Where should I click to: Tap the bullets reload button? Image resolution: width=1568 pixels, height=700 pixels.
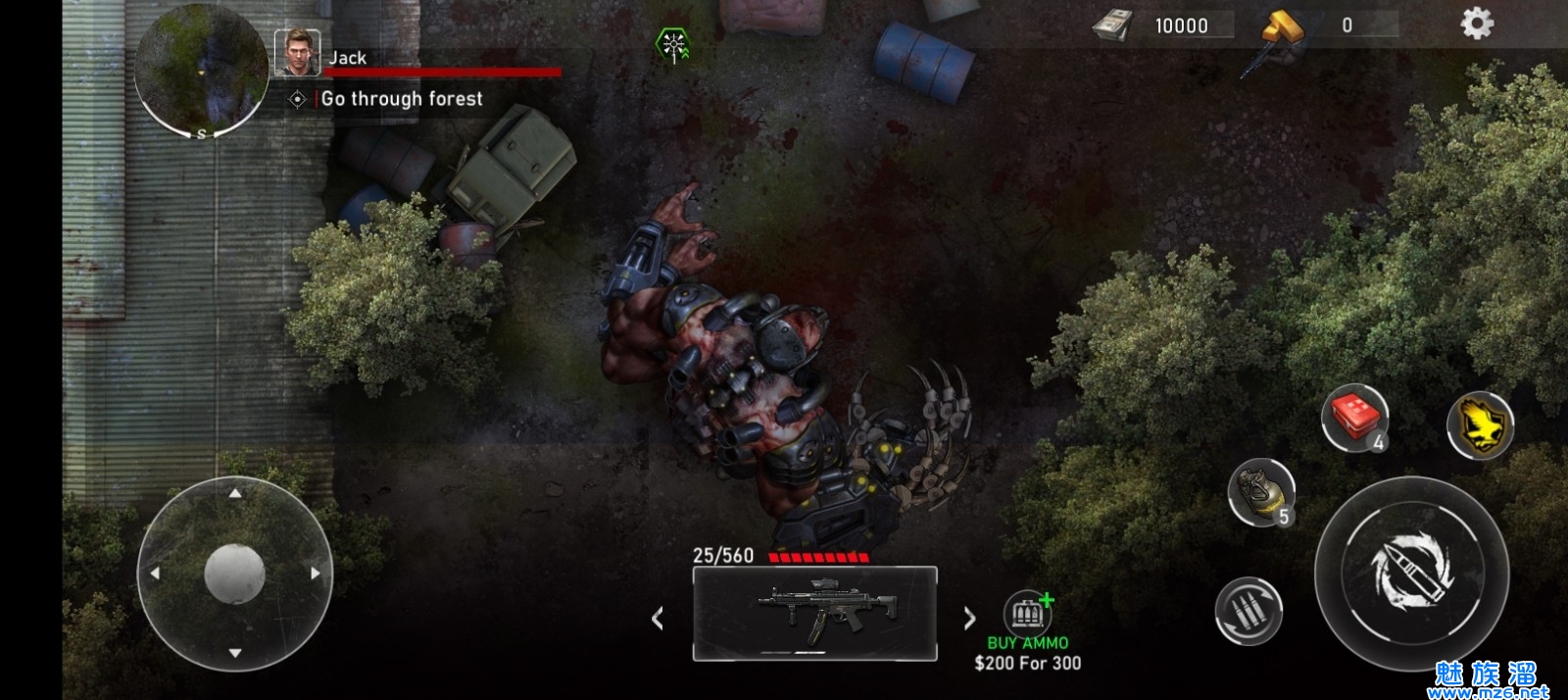pyautogui.click(x=1248, y=611)
